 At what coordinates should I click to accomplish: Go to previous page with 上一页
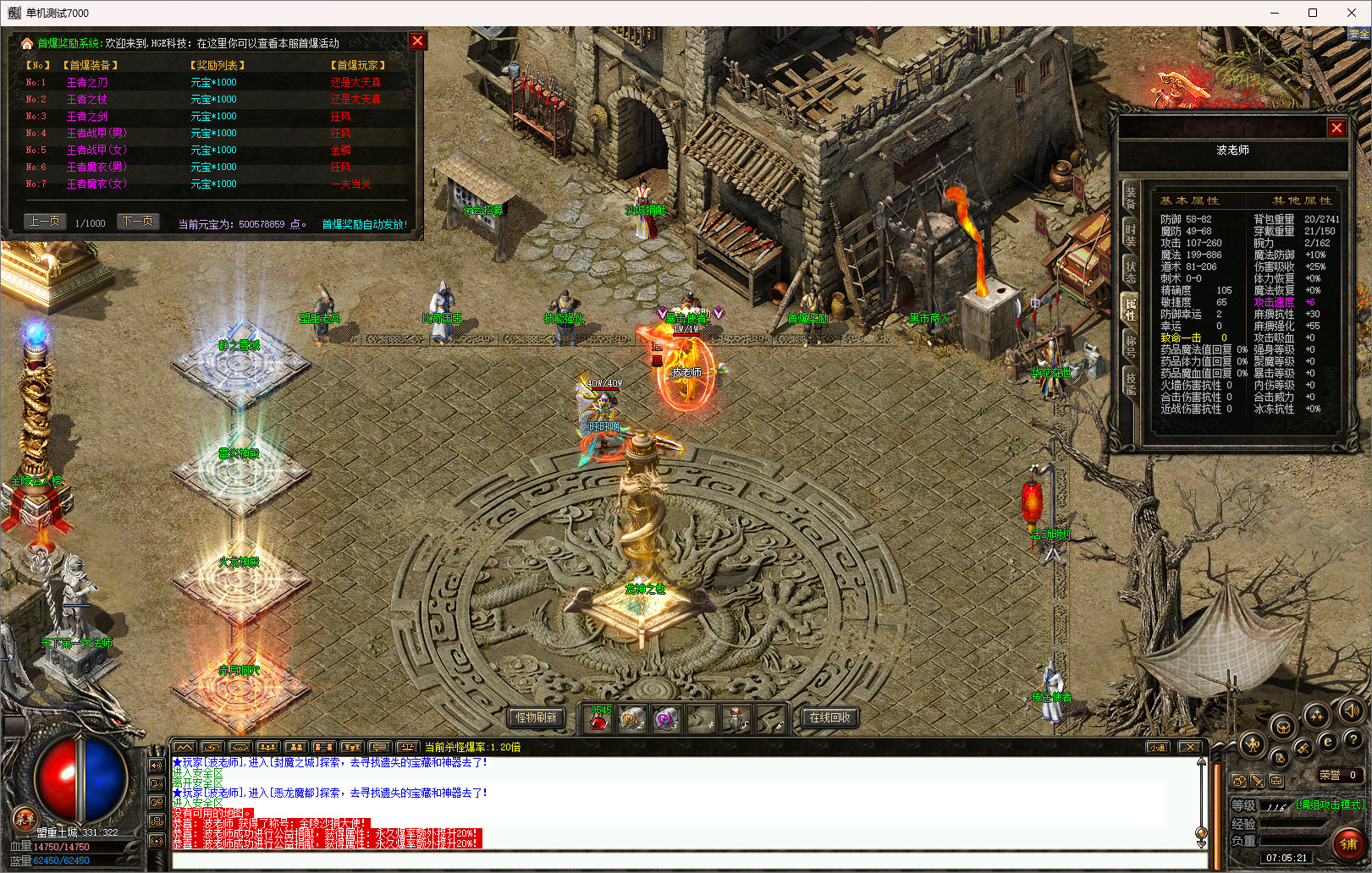[44, 222]
